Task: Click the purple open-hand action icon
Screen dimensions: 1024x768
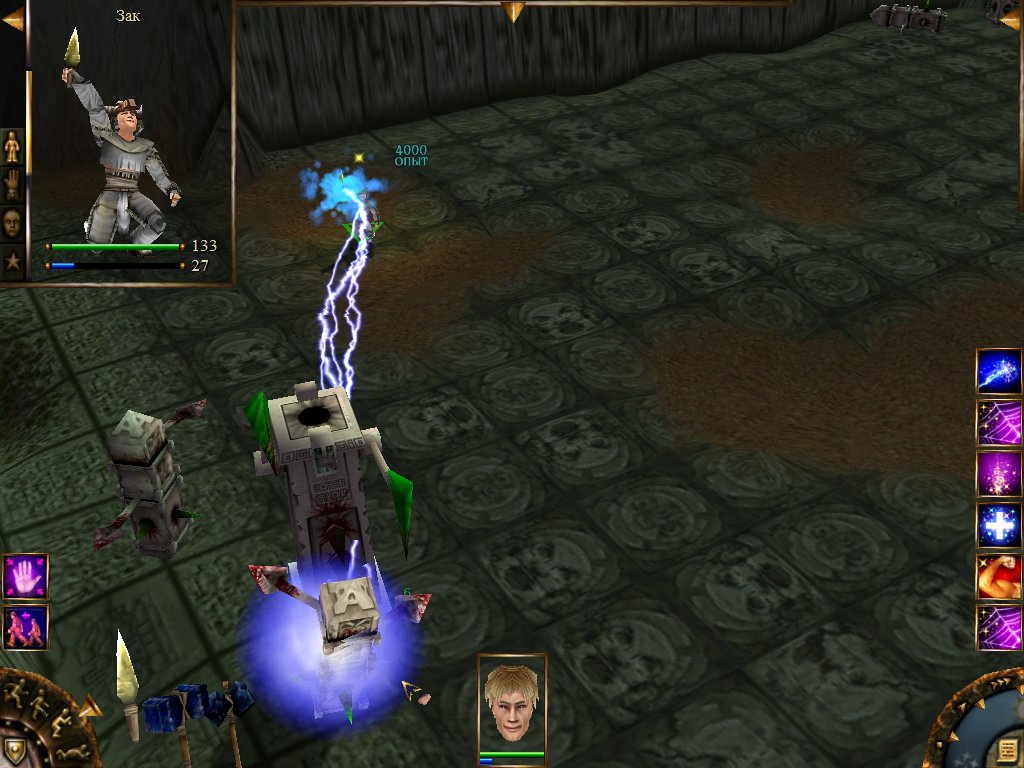Action: (25, 577)
